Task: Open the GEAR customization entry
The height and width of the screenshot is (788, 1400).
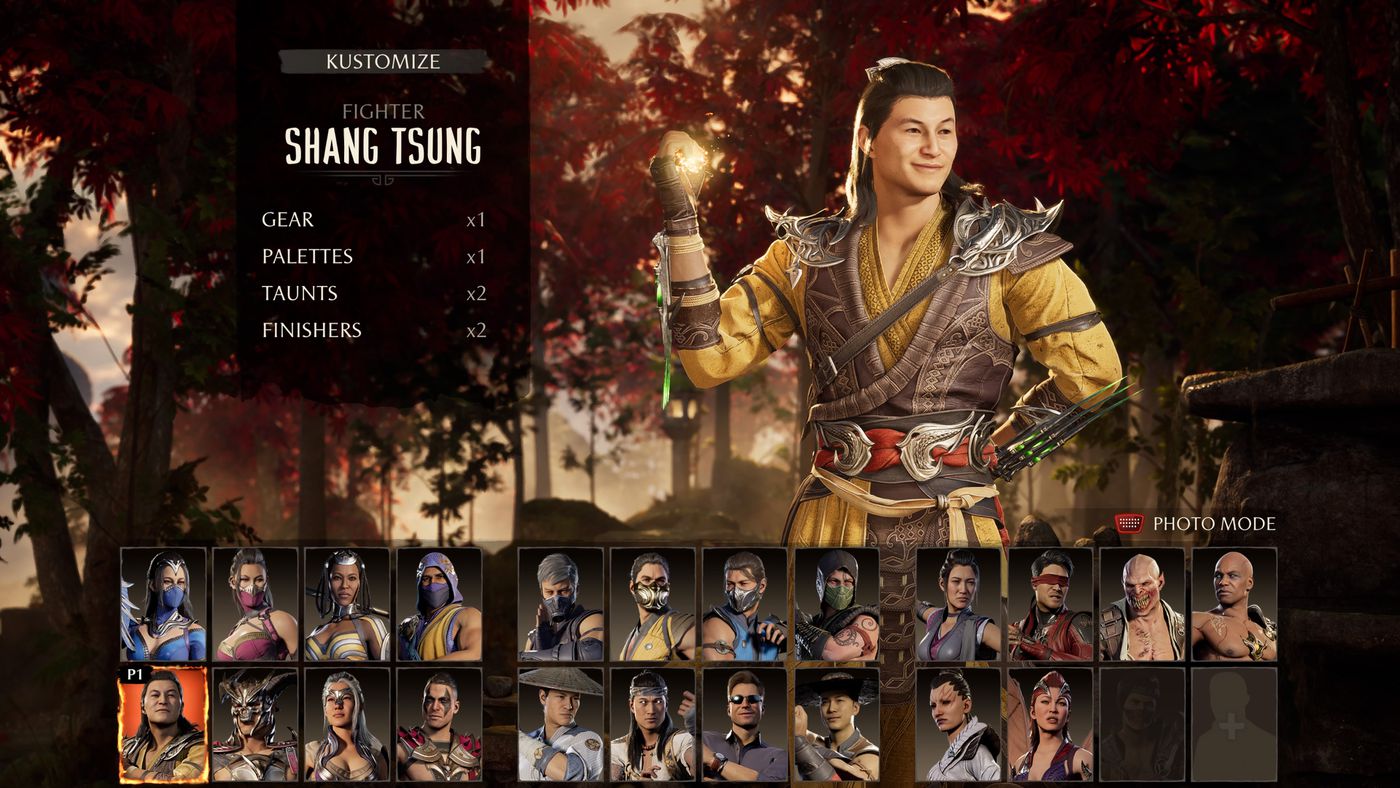Action: [x=287, y=220]
